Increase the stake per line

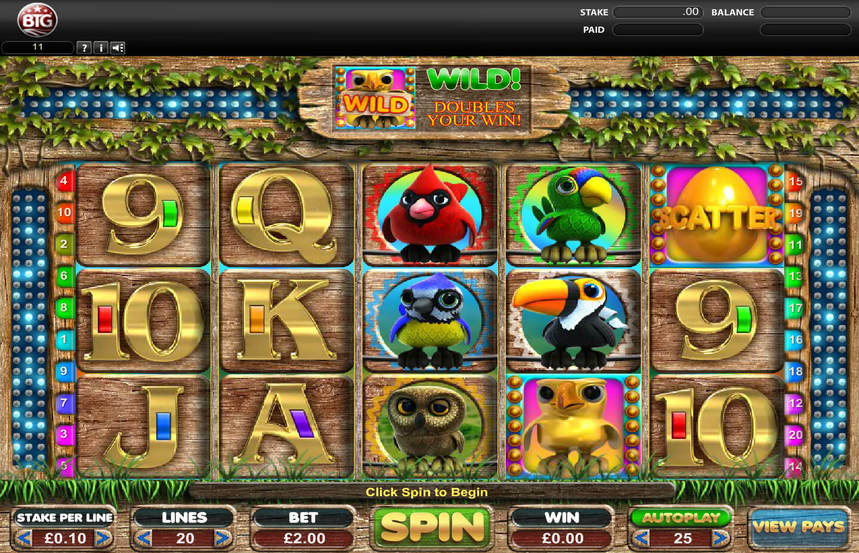(x=106, y=538)
